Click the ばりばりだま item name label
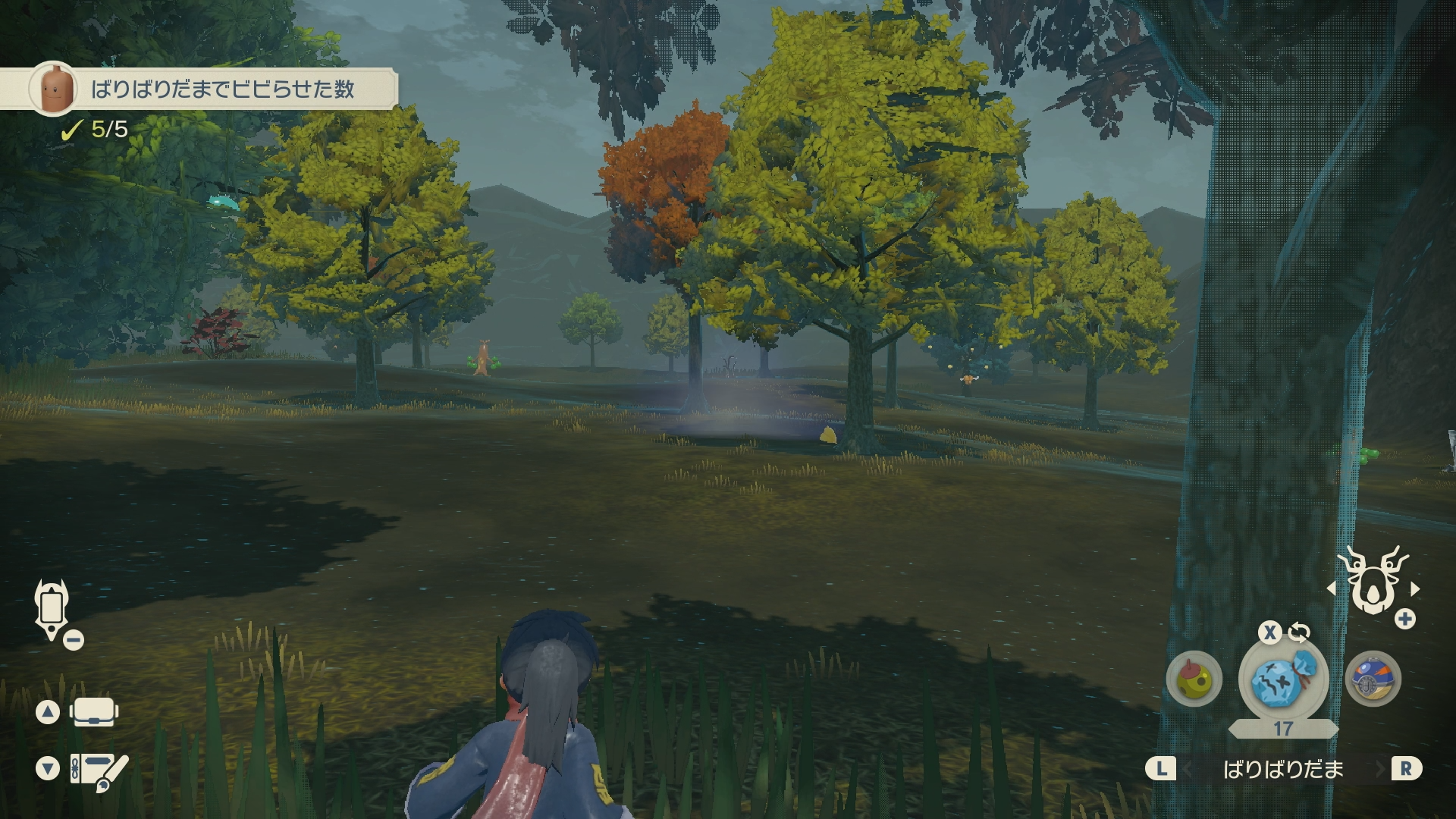 (x=1283, y=770)
